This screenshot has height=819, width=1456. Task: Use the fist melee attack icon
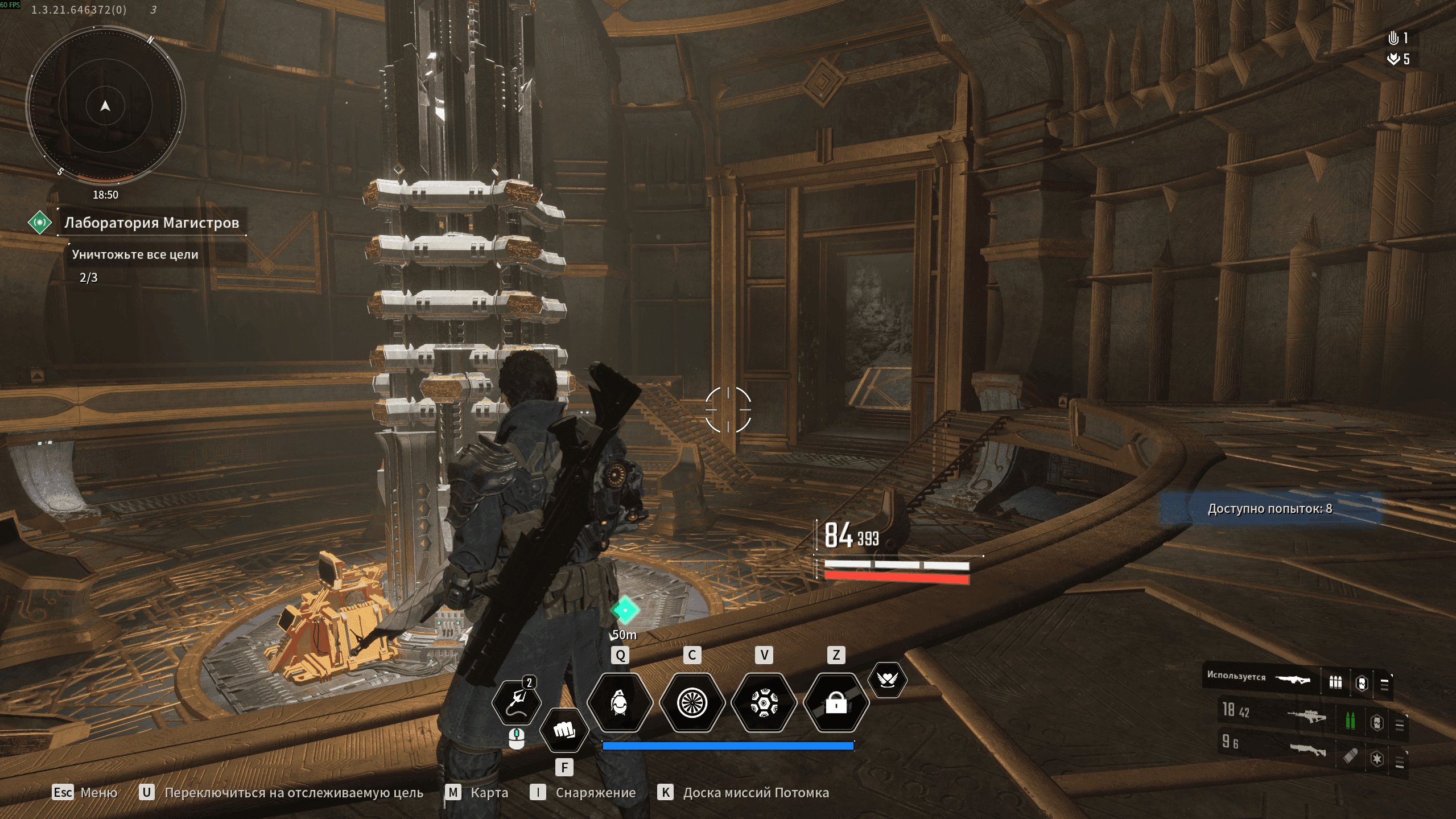[564, 730]
